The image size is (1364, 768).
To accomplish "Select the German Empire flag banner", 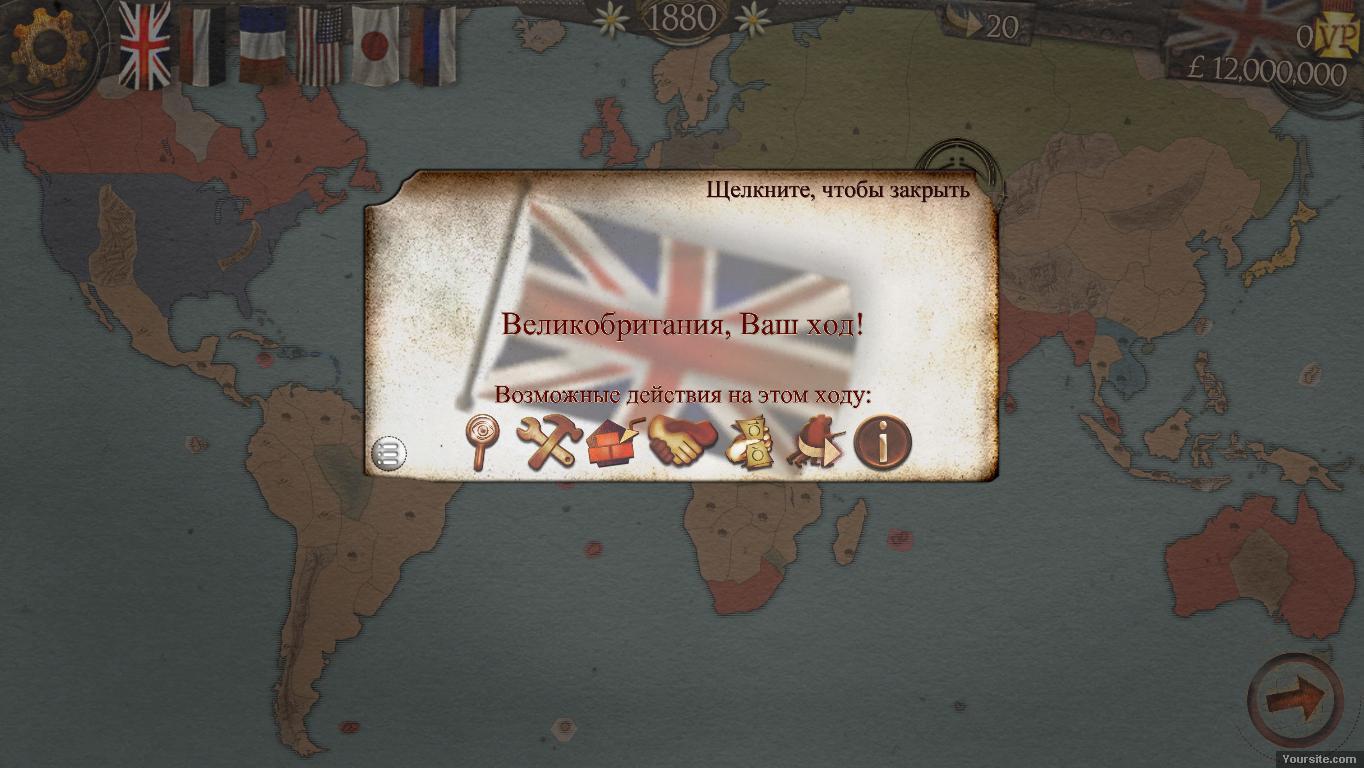I will [202, 46].
